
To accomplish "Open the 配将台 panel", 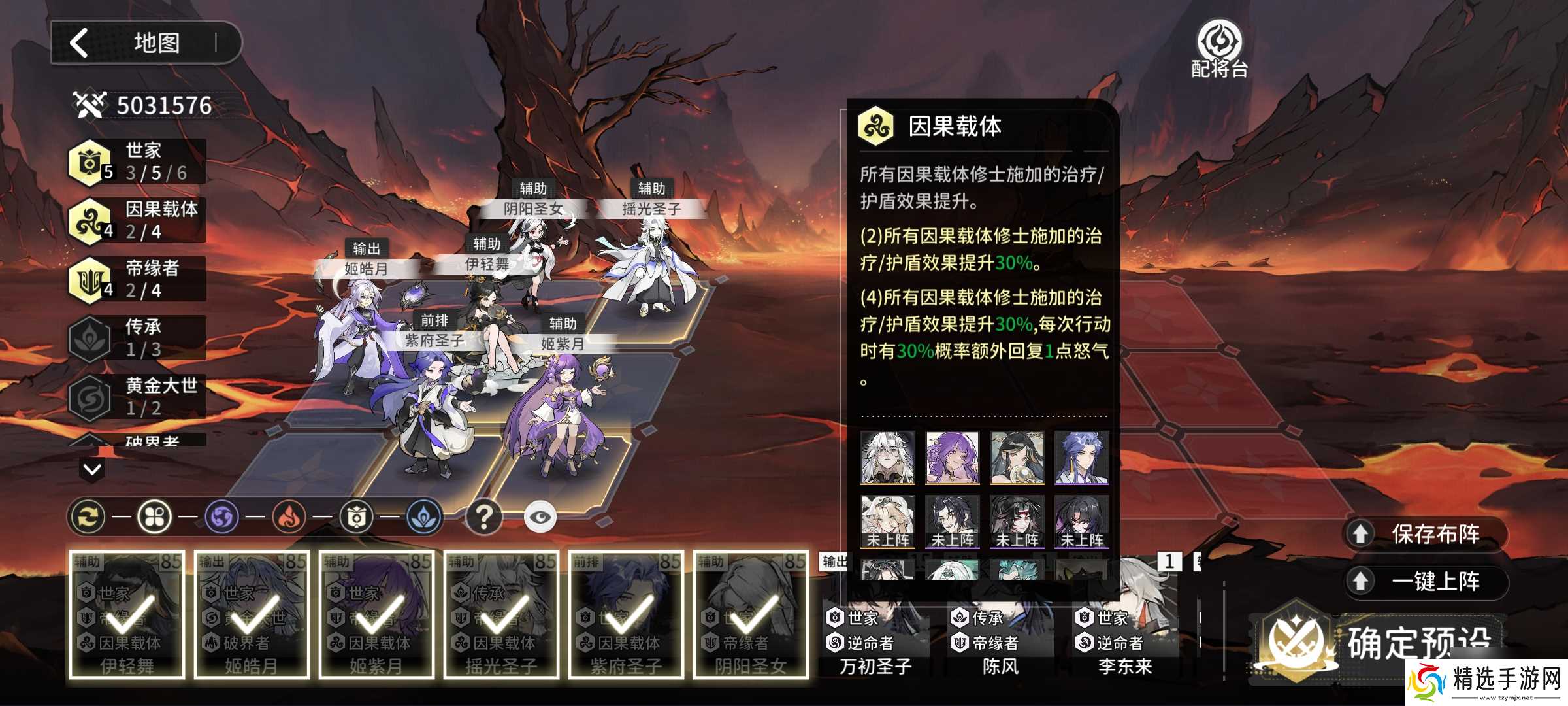I will coord(1219,49).
